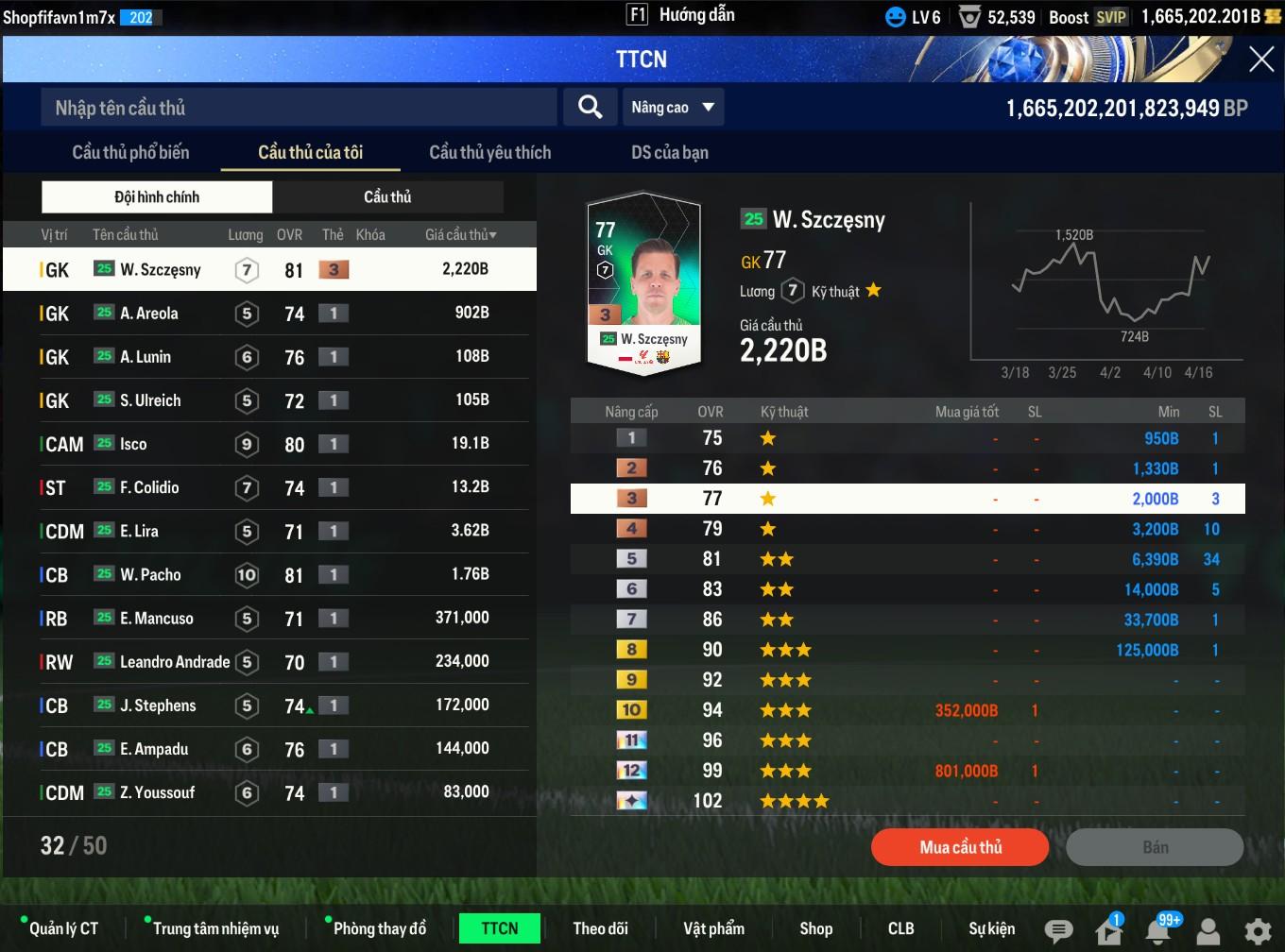The width and height of the screenshot is (1285, 952).
Task: Switch to Cầu thủ phổ biến tab
Action: [130, 152]
